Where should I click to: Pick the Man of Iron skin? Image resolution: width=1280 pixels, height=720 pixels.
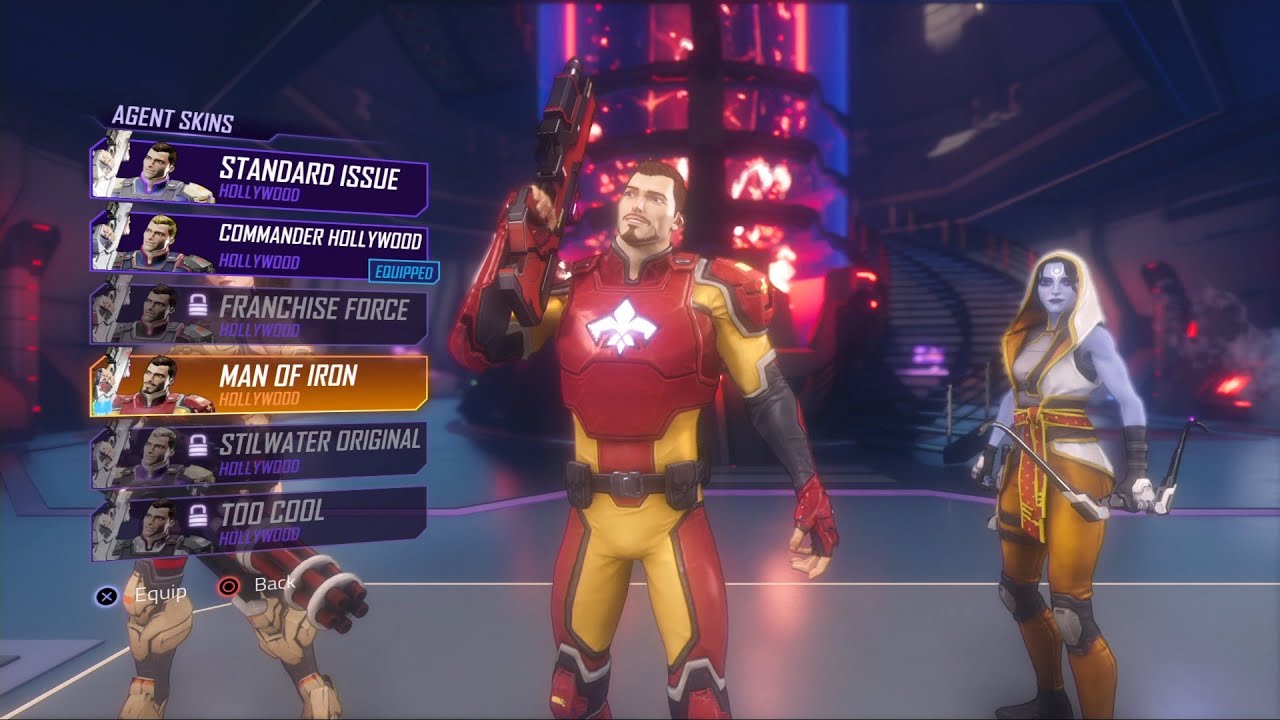[260, 384]
